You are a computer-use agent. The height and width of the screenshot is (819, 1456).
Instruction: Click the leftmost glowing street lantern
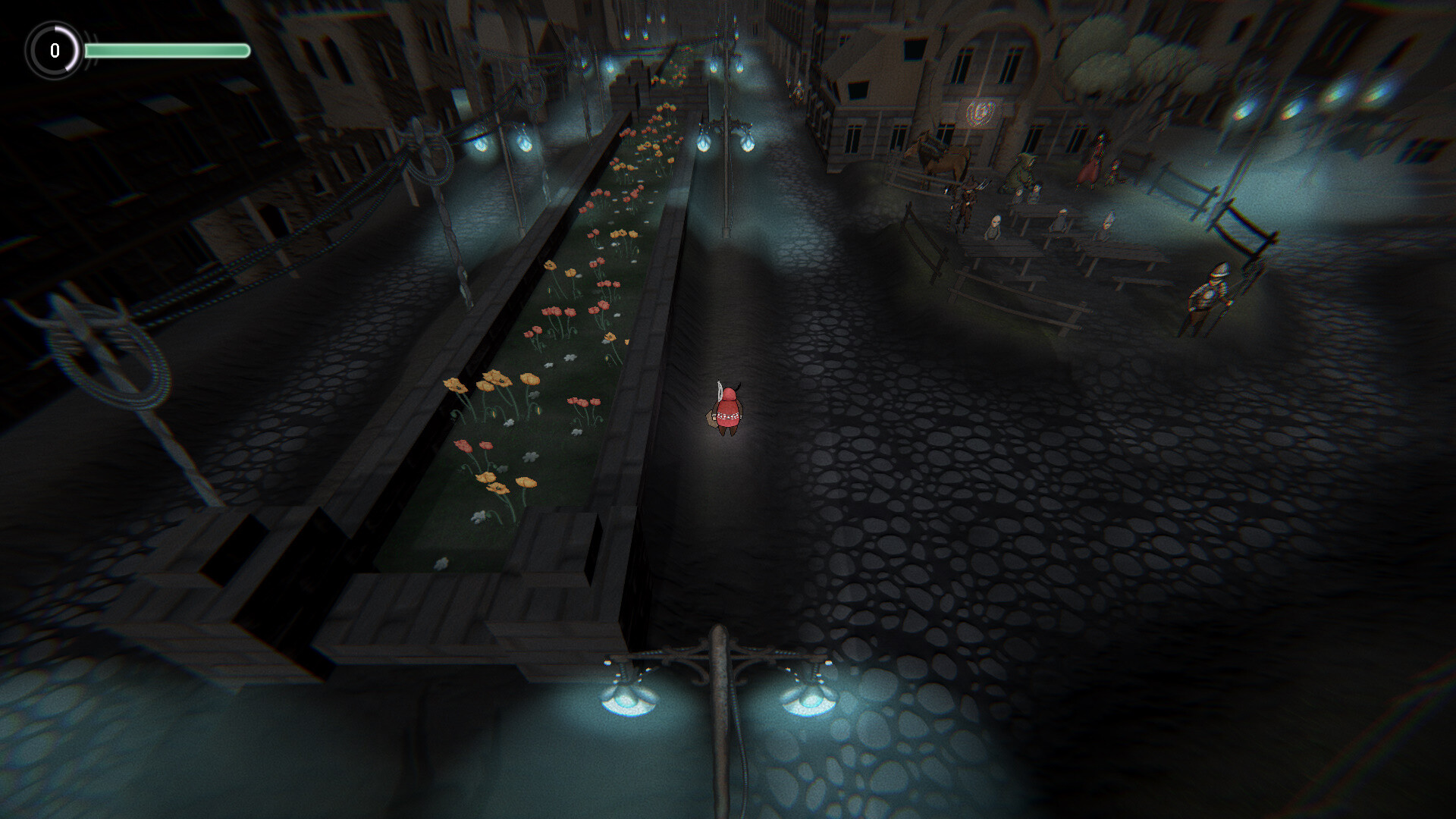[x=479, y=146]
